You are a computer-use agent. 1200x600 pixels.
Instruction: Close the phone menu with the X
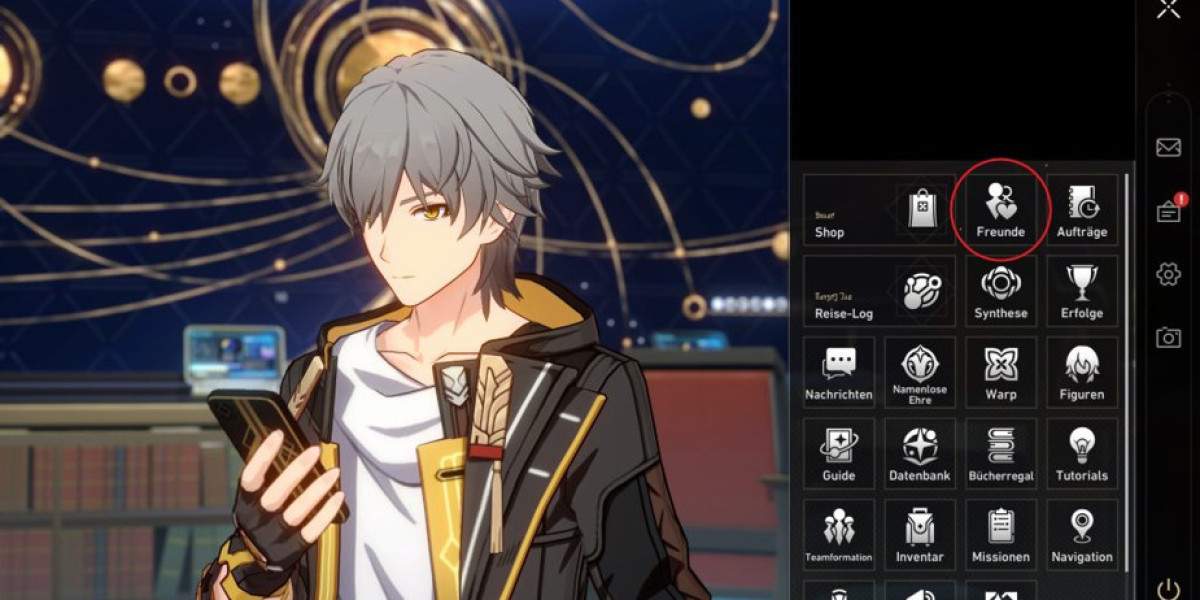click(x=1168, y=10)
